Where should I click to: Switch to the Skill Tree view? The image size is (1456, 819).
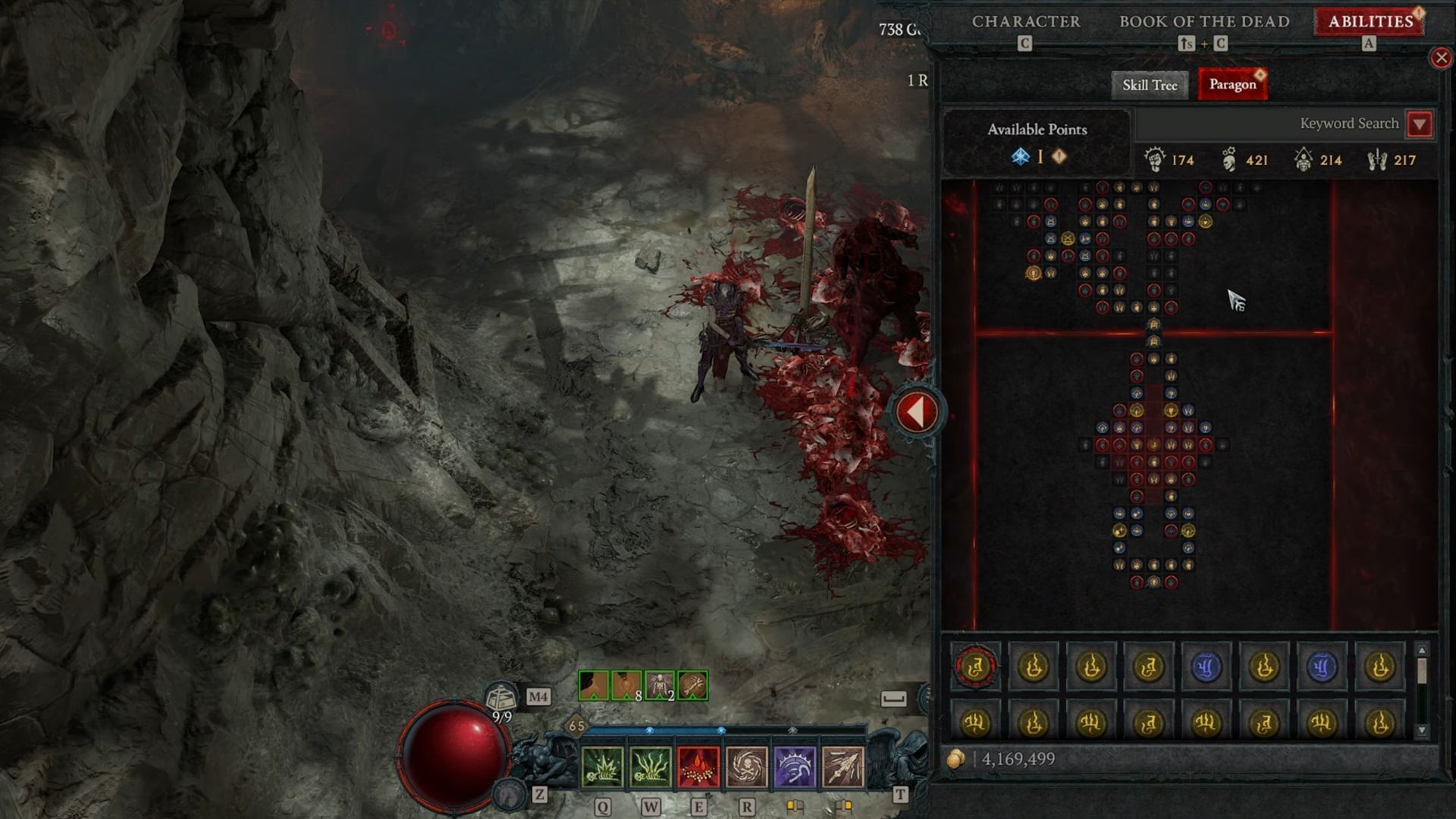click(x=1149, y=85)
